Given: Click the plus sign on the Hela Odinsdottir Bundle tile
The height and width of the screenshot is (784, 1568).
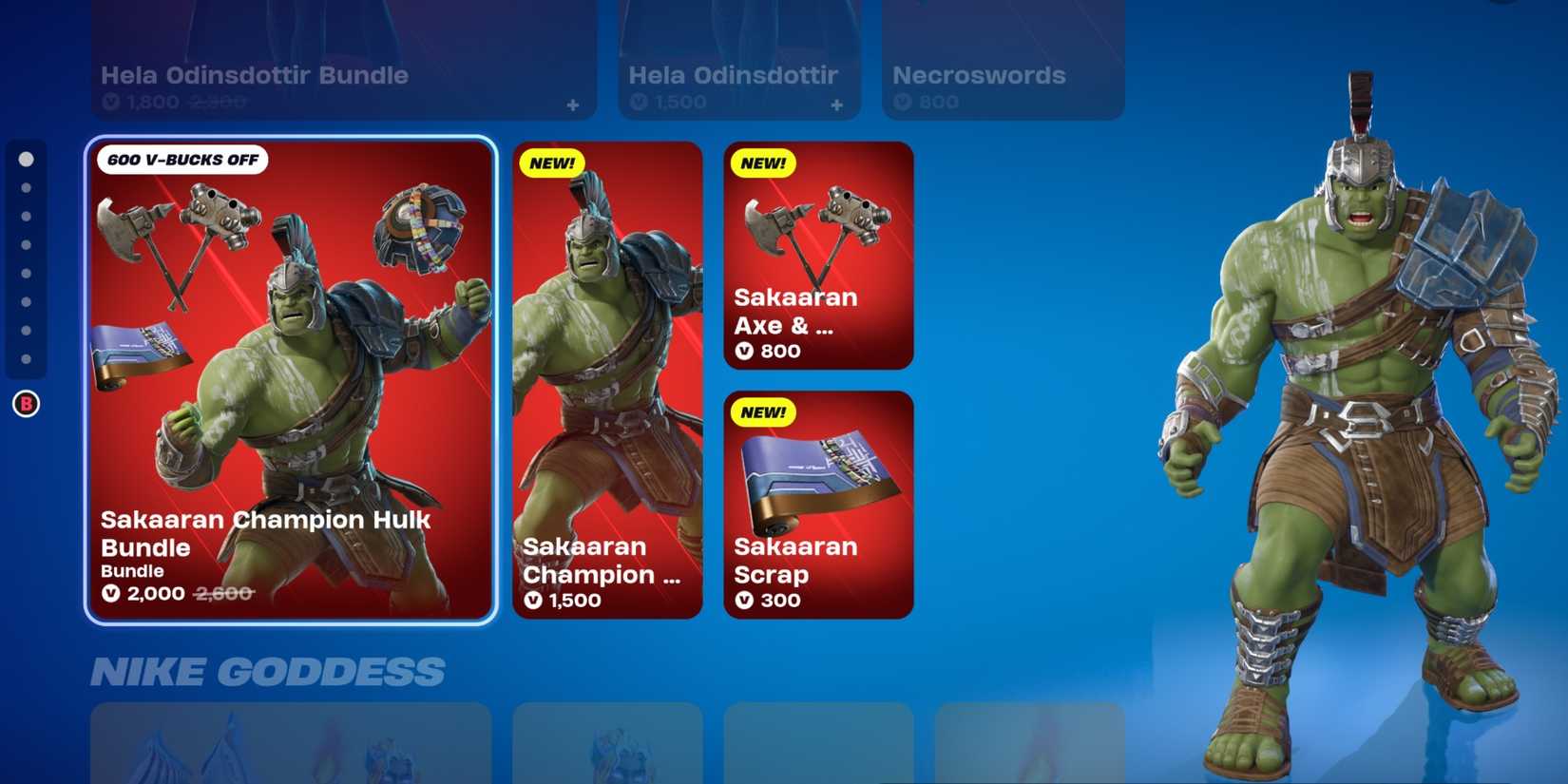Looking at the screenshot, I should pyautogui.click(x=572, y=107).
